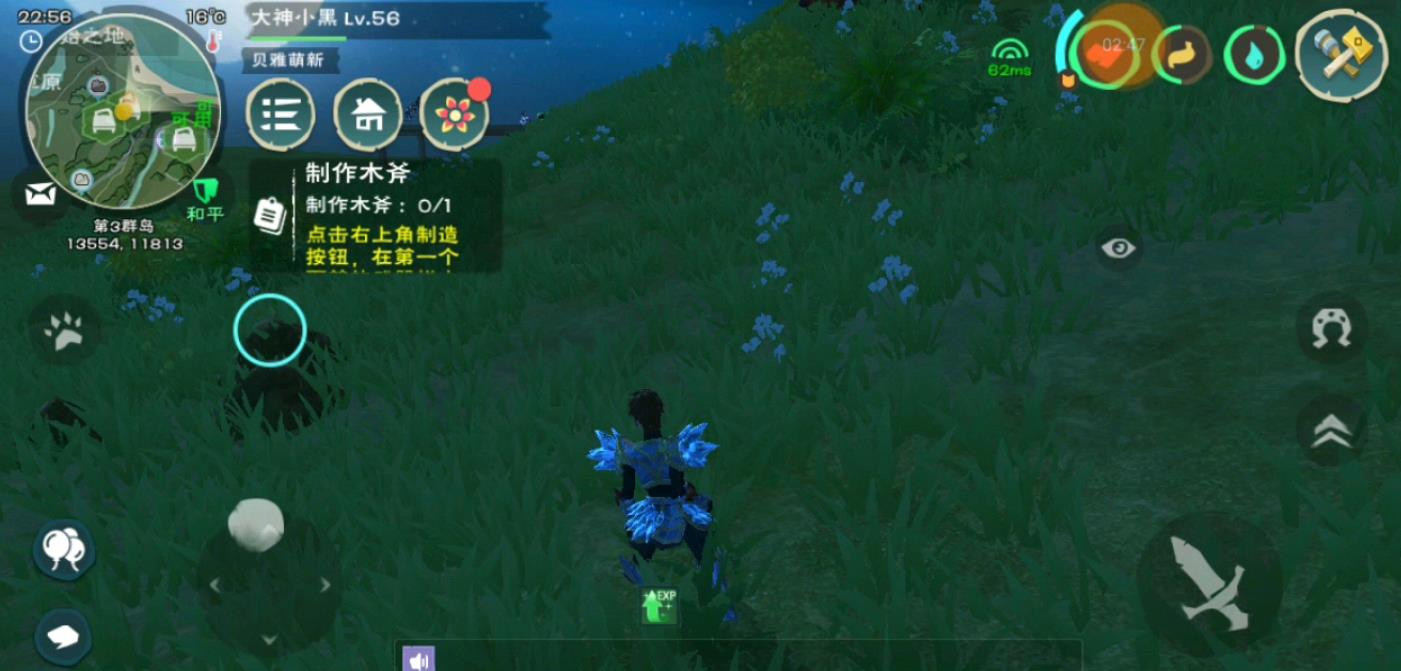Open the list menu button
The width and height of the screenshot is (1401, 671).
tap(281, 115)
